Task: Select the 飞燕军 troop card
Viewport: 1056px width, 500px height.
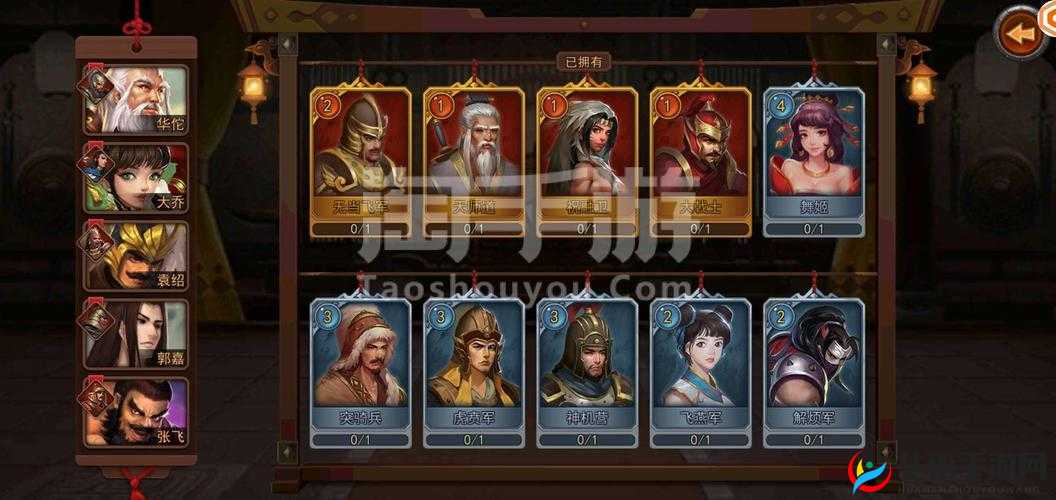Action: [700, 370]
